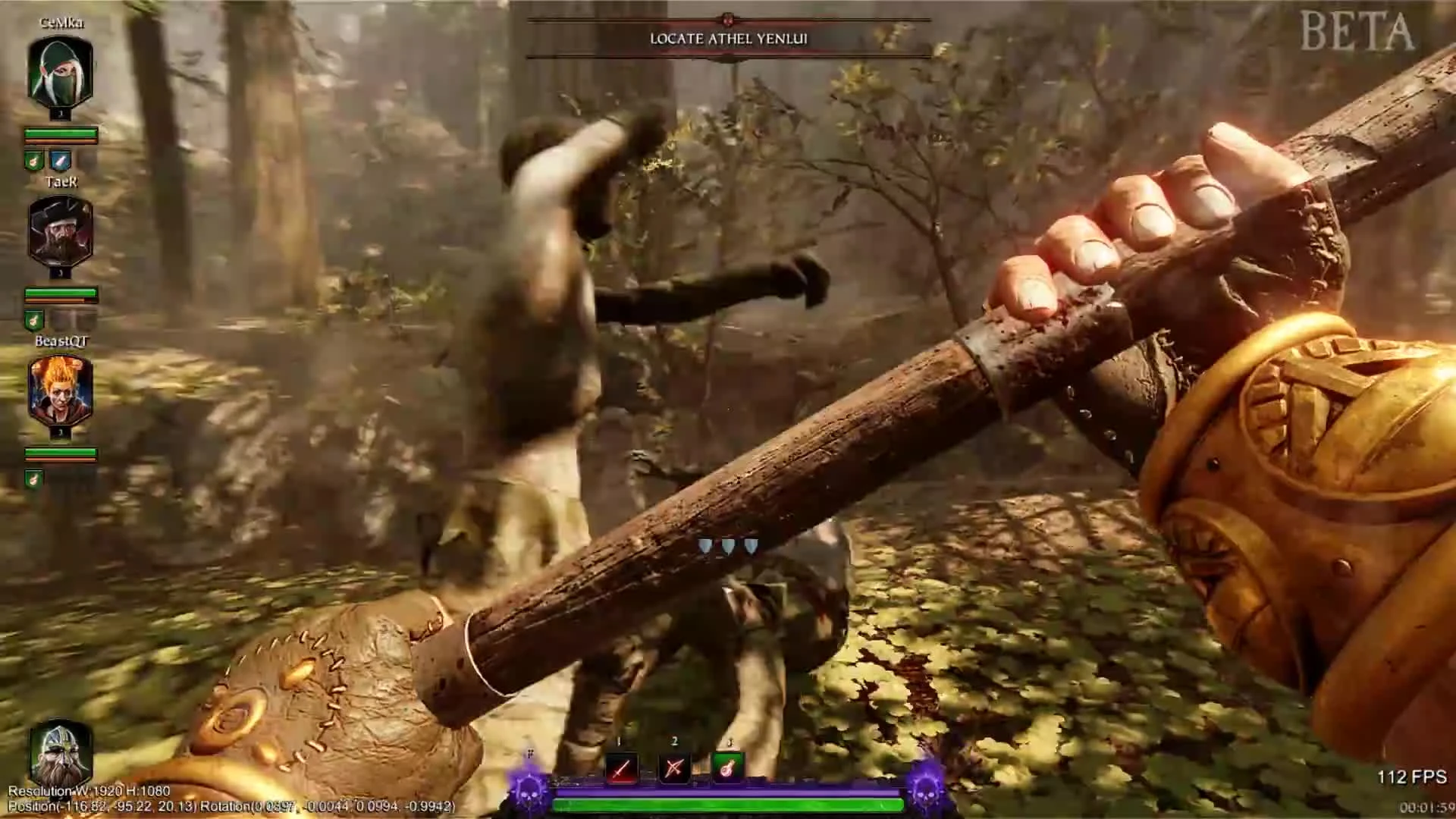Expand the LOCATE ATHEL YENLUI objective banner

[x=729, y=39]
